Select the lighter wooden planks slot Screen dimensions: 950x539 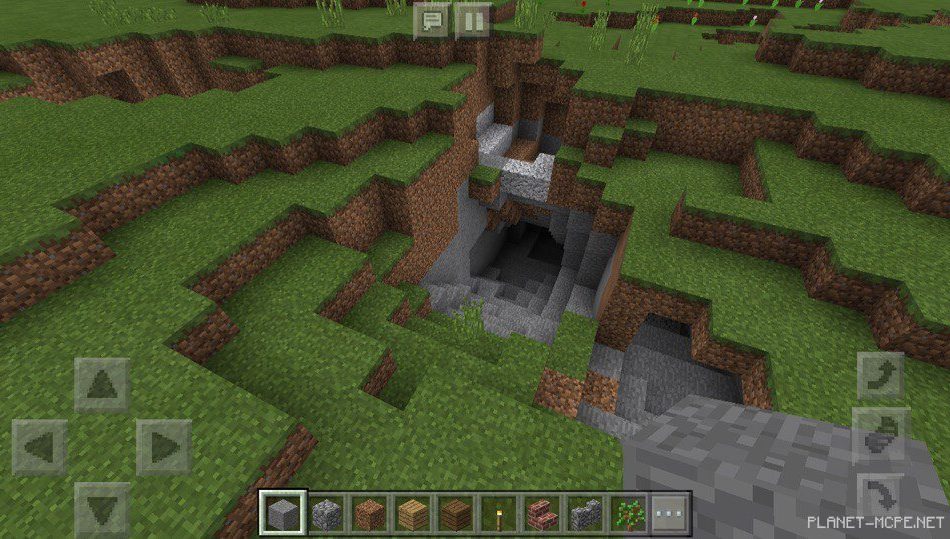[413, 514]
